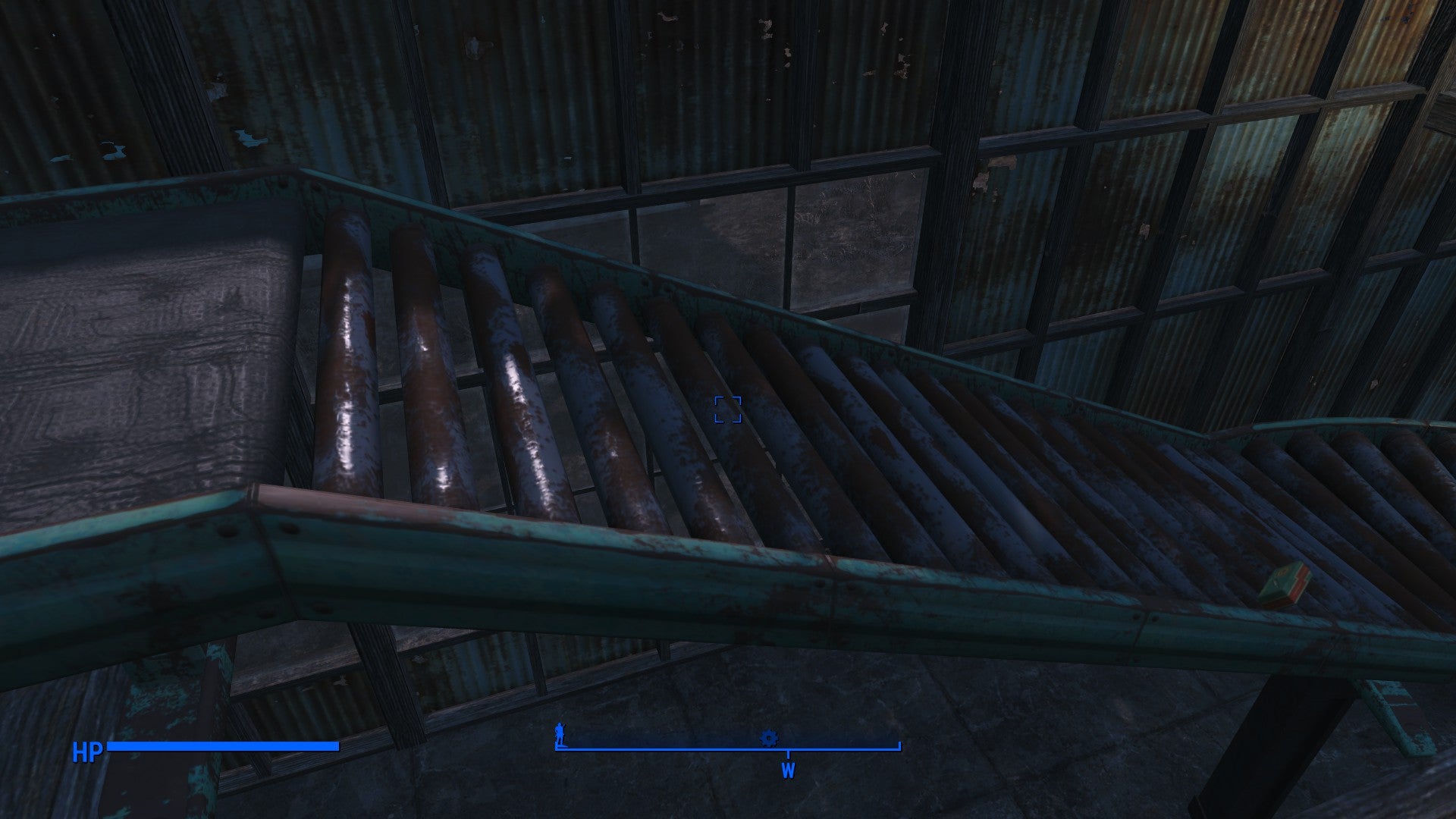
Task: Click the gear workshop marker on the compass
Action: pyautogui.click(x=769, y=737)
